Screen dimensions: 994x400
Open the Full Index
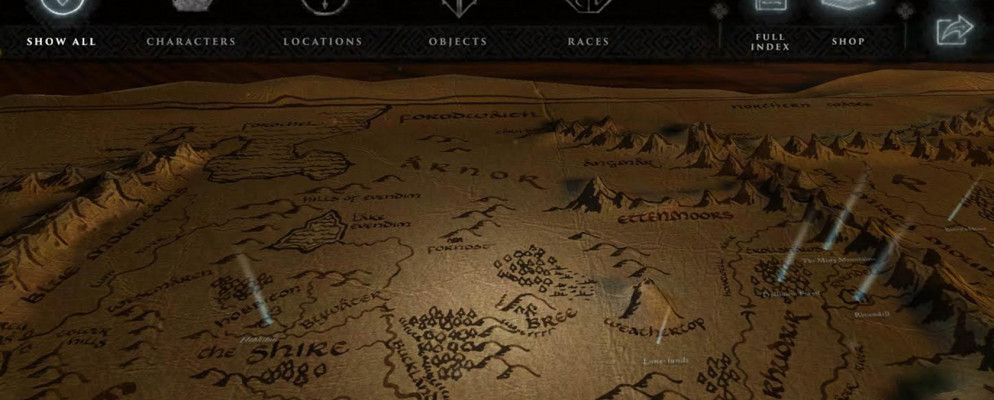pyautogui.click(x=770, y=42)
